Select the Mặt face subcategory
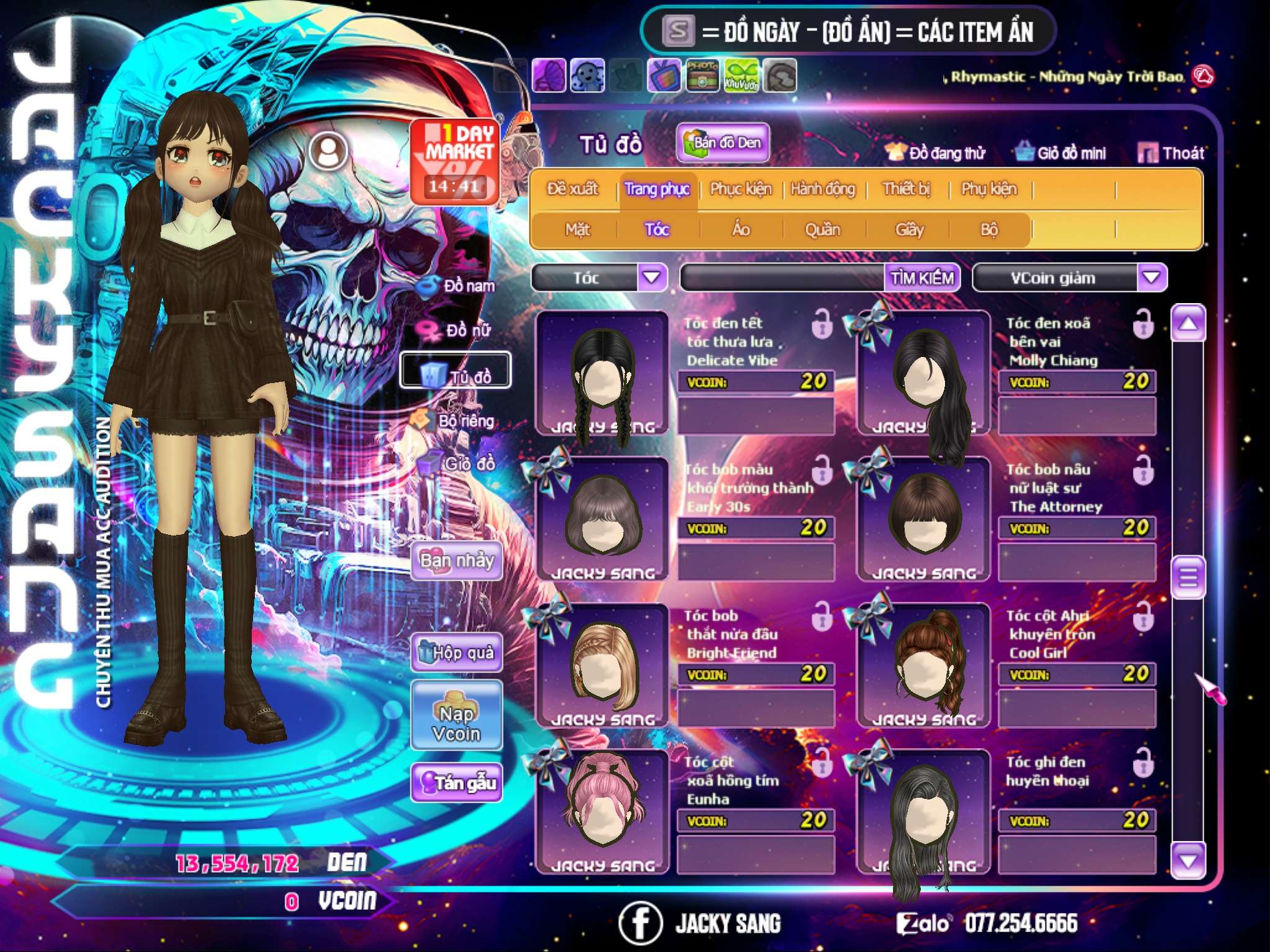1270x952 pixels. [577, 230]
